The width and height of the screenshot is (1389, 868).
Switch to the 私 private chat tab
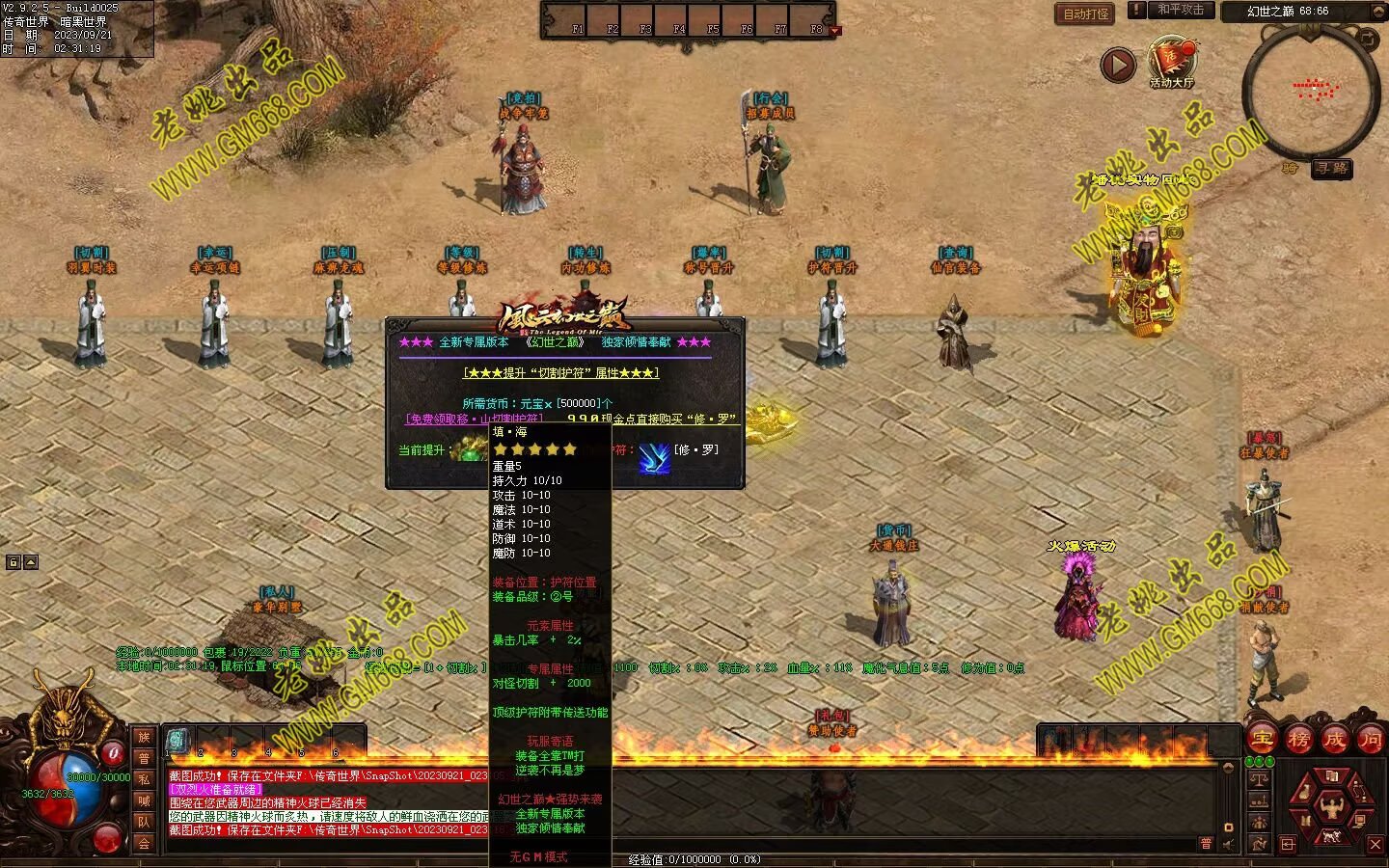coord(144,779)
